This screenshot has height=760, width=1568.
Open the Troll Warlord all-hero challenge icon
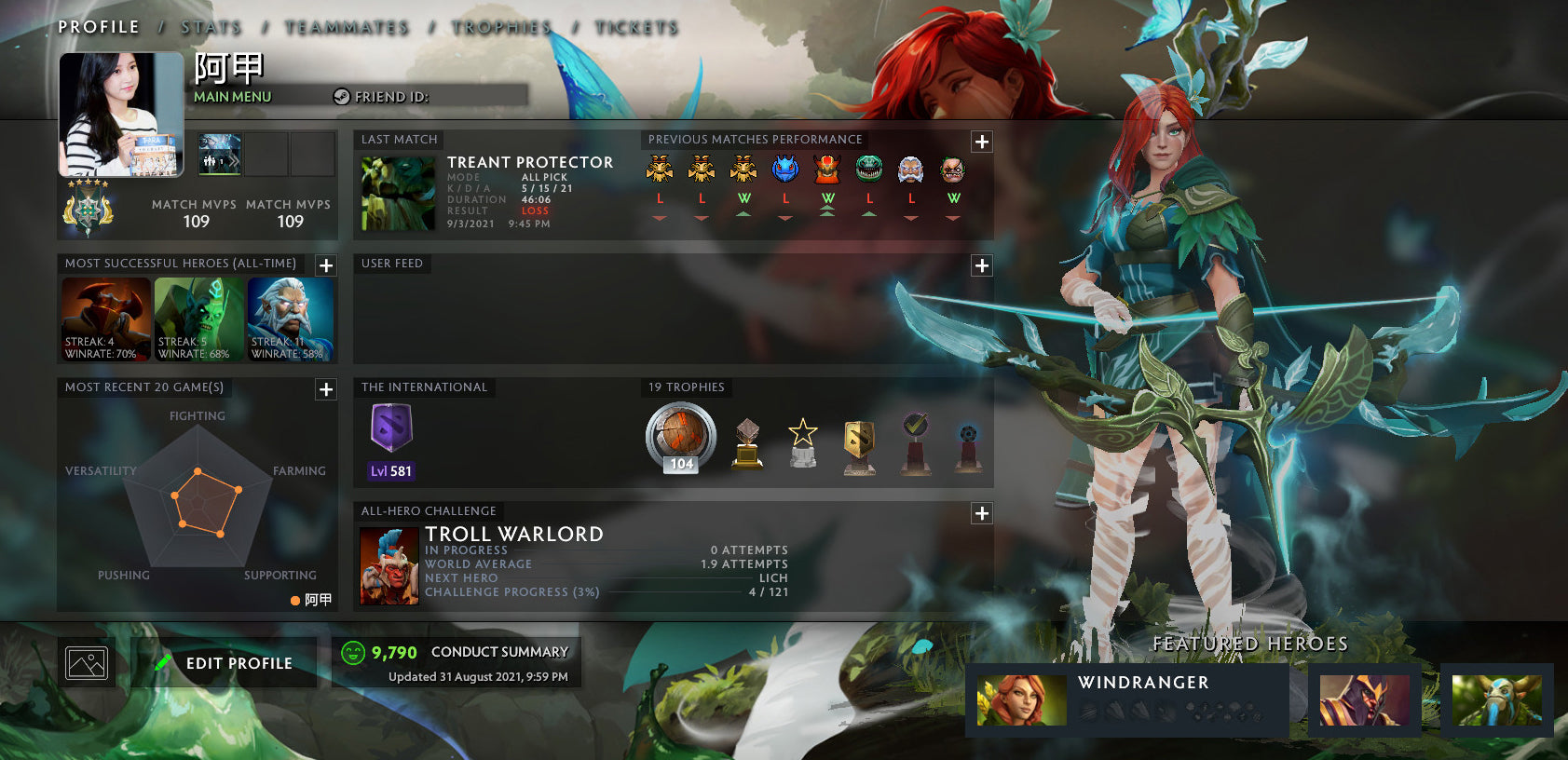(389, 563)
